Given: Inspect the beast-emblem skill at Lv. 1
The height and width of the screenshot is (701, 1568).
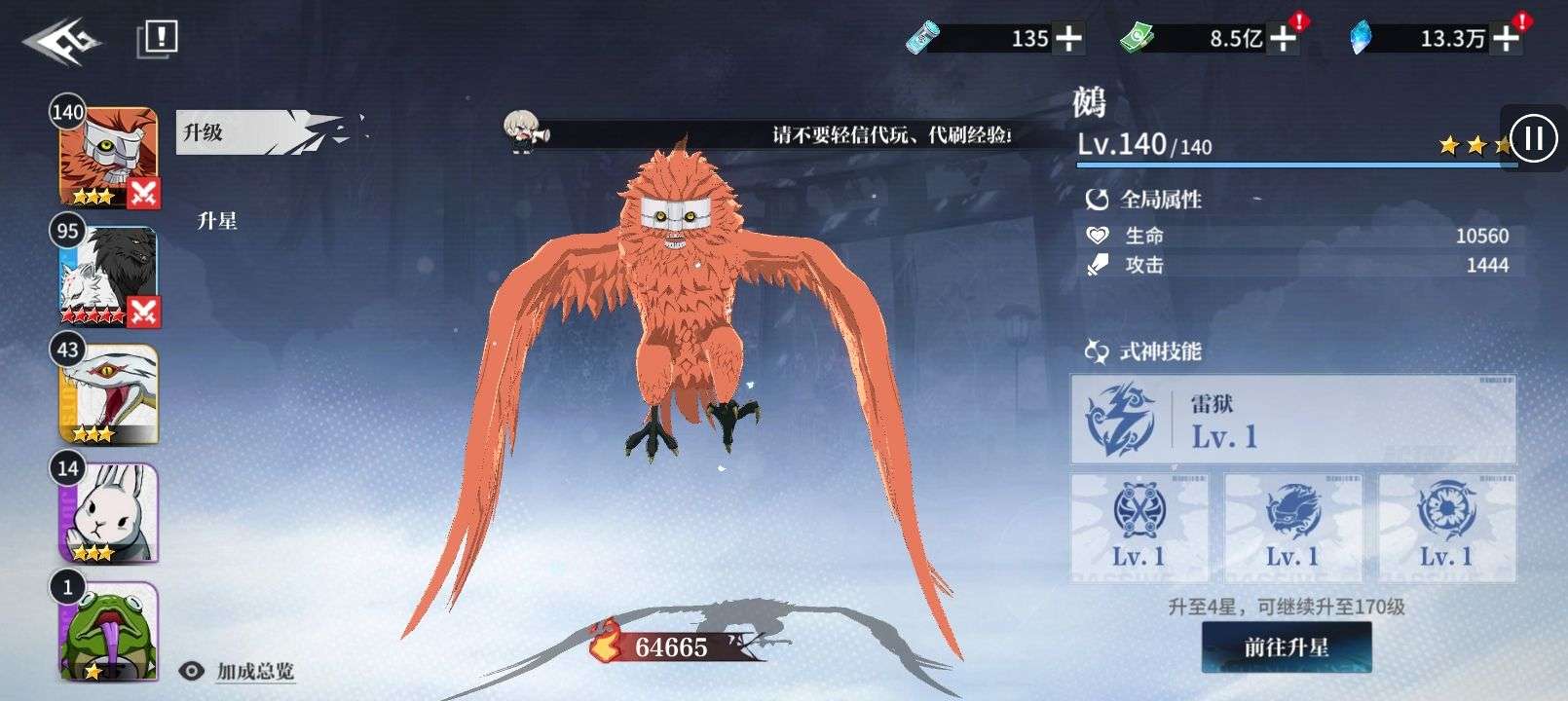Looking at the screenshot, I should coord(1293,527).
